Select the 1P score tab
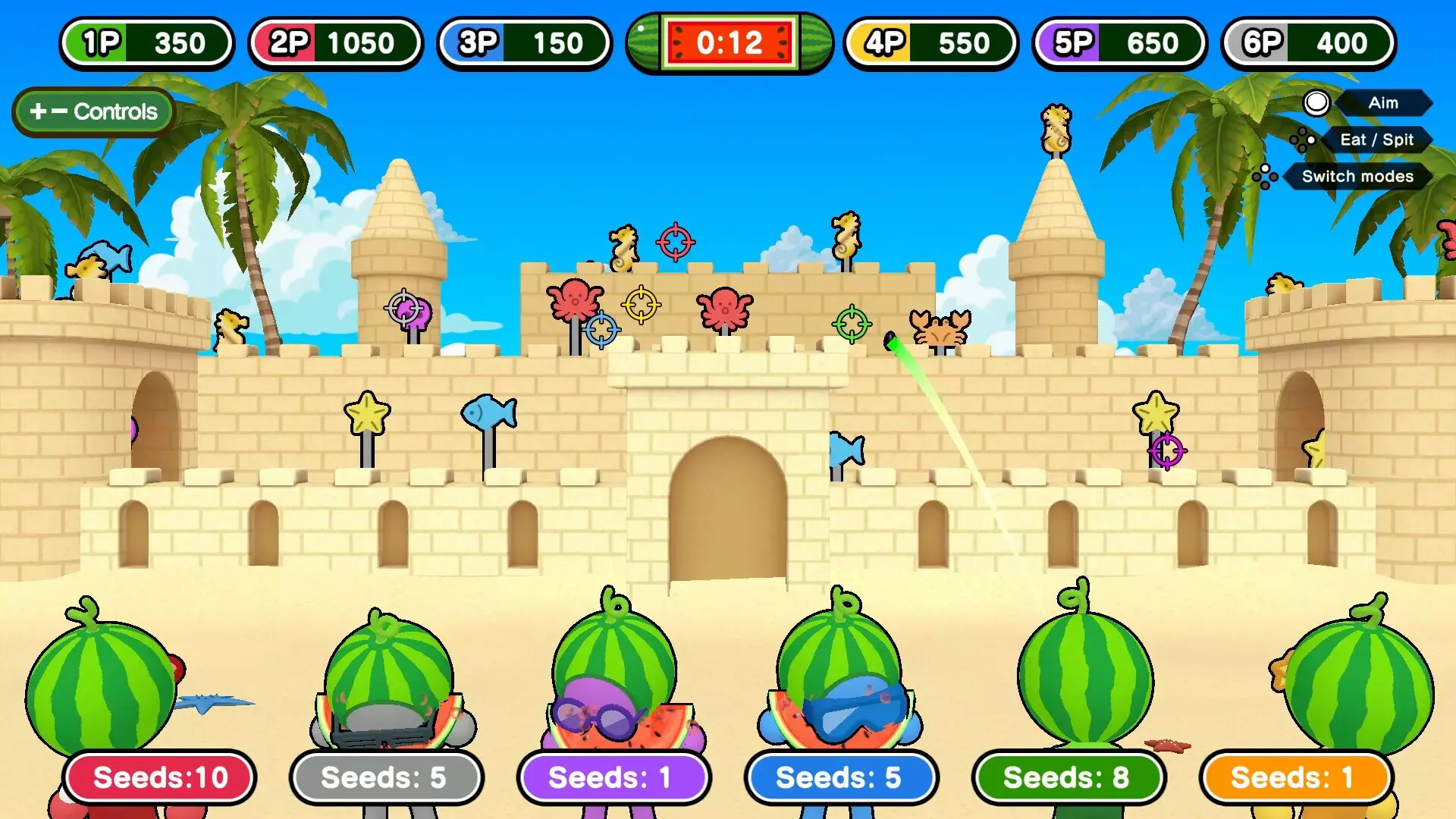The width and height of the screenshot is (1456, 819). point(146,42)
